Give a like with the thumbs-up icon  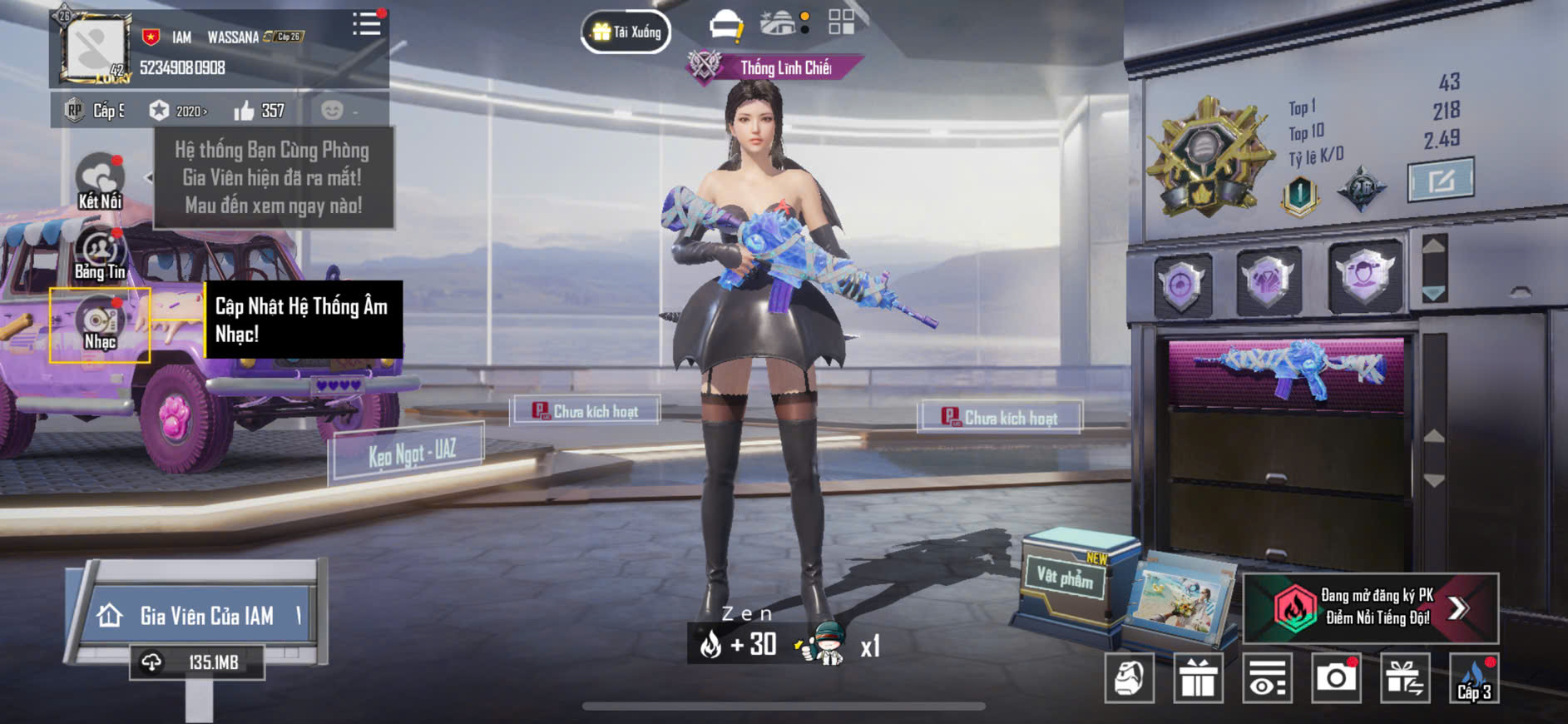245,111
